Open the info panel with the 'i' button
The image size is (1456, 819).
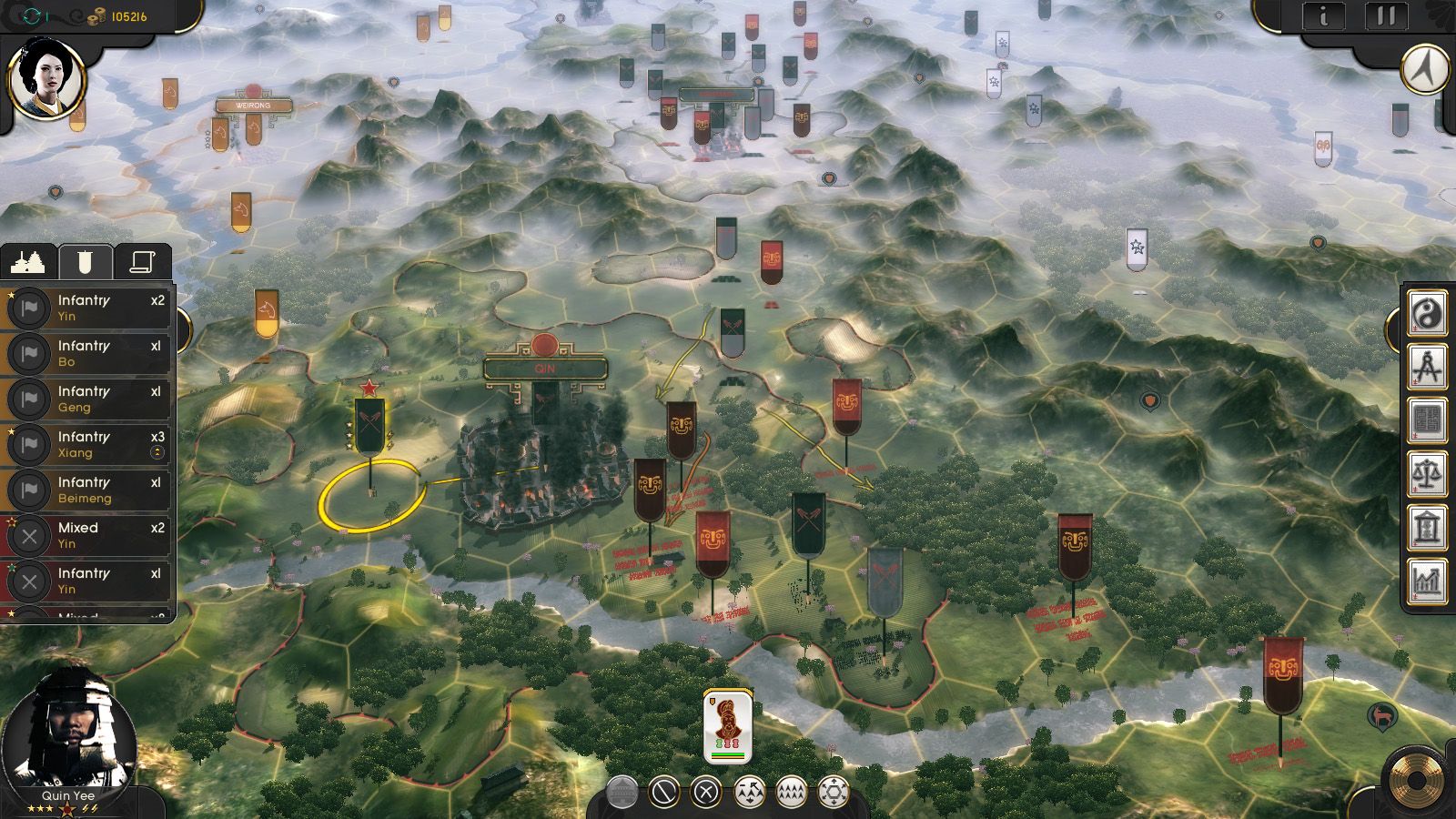tap(1323, 15)
